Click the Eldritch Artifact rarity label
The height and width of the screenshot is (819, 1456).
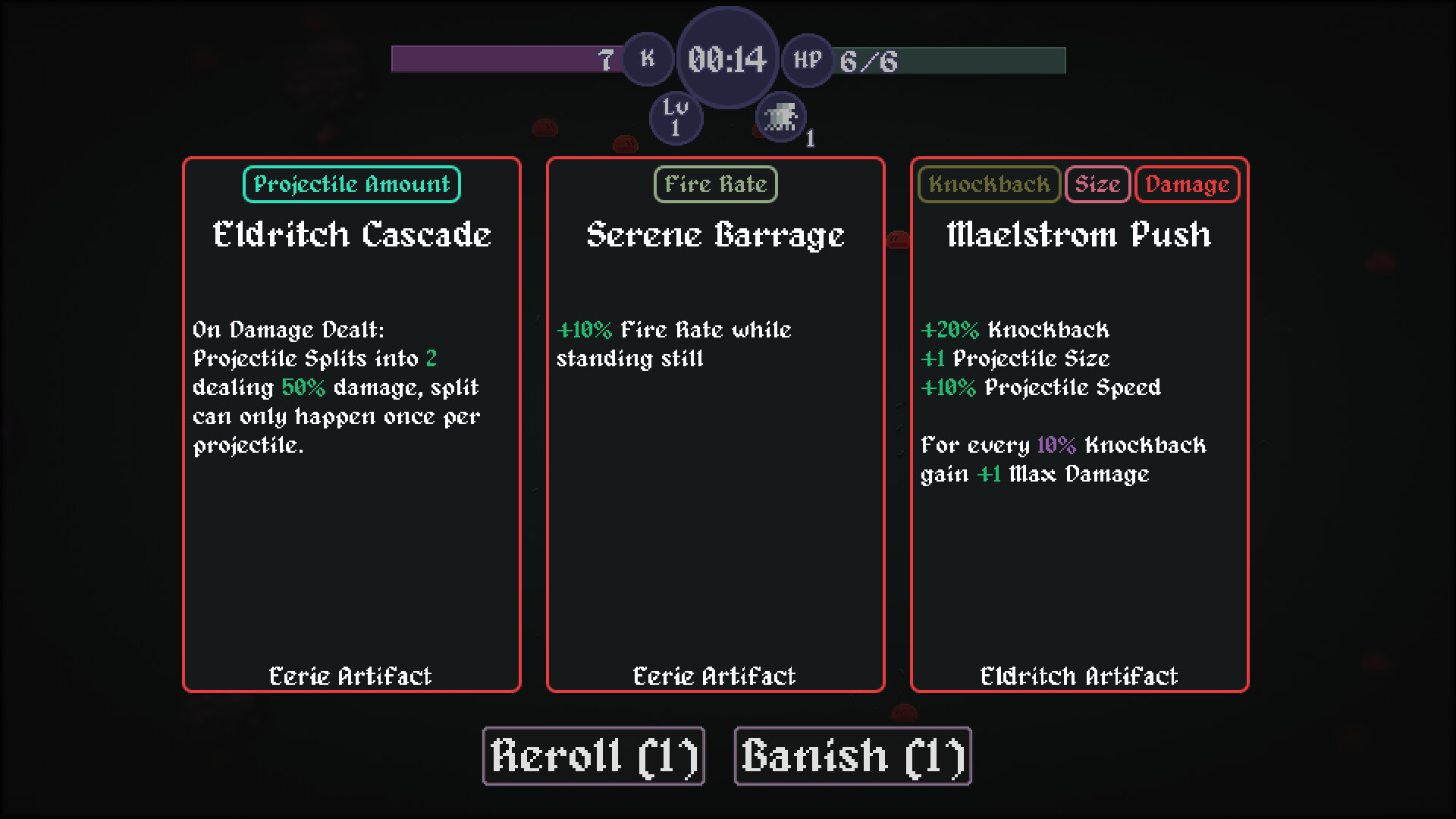coord(1079,676)
